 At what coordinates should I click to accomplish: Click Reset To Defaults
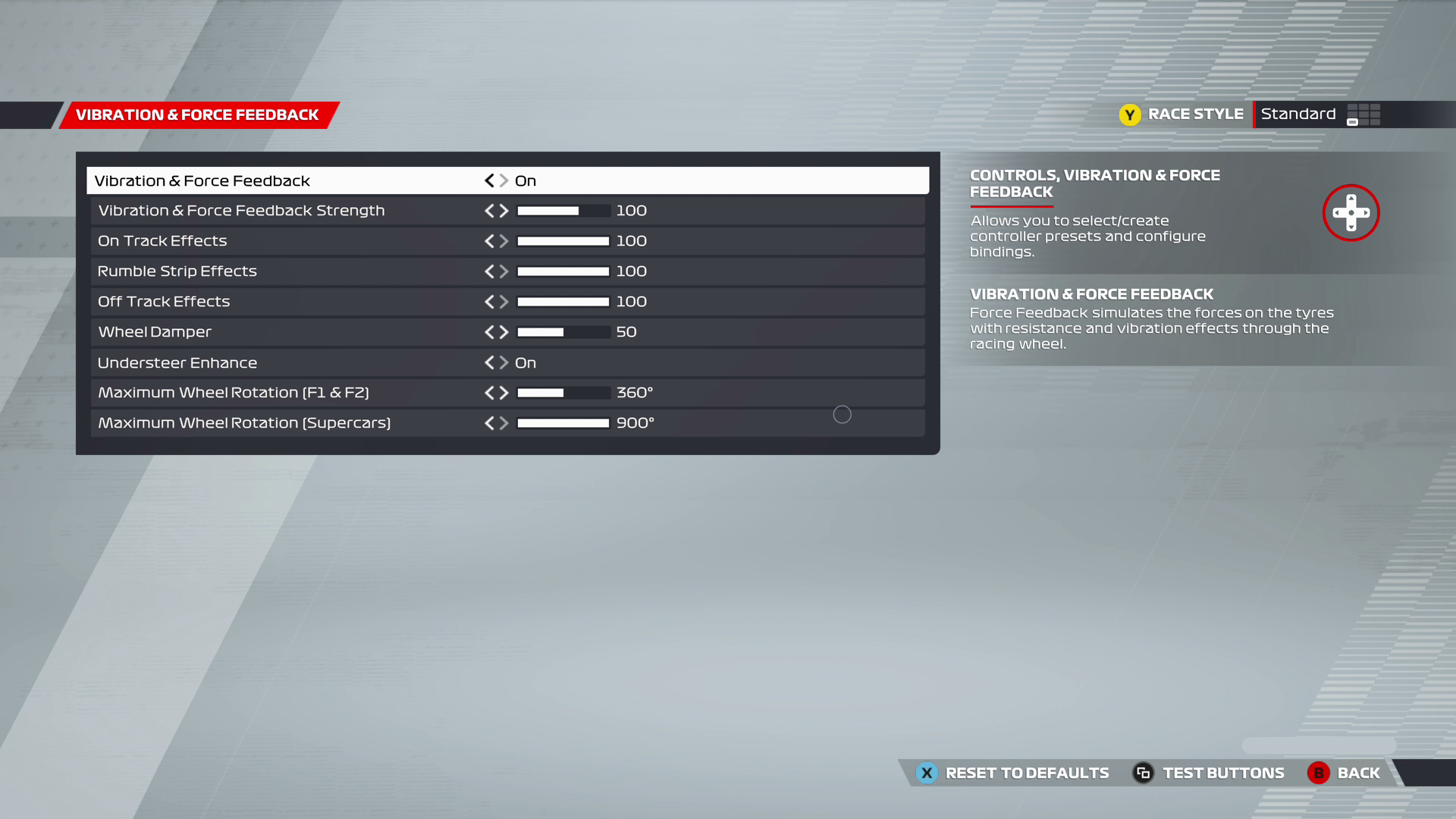[1026, 773]
